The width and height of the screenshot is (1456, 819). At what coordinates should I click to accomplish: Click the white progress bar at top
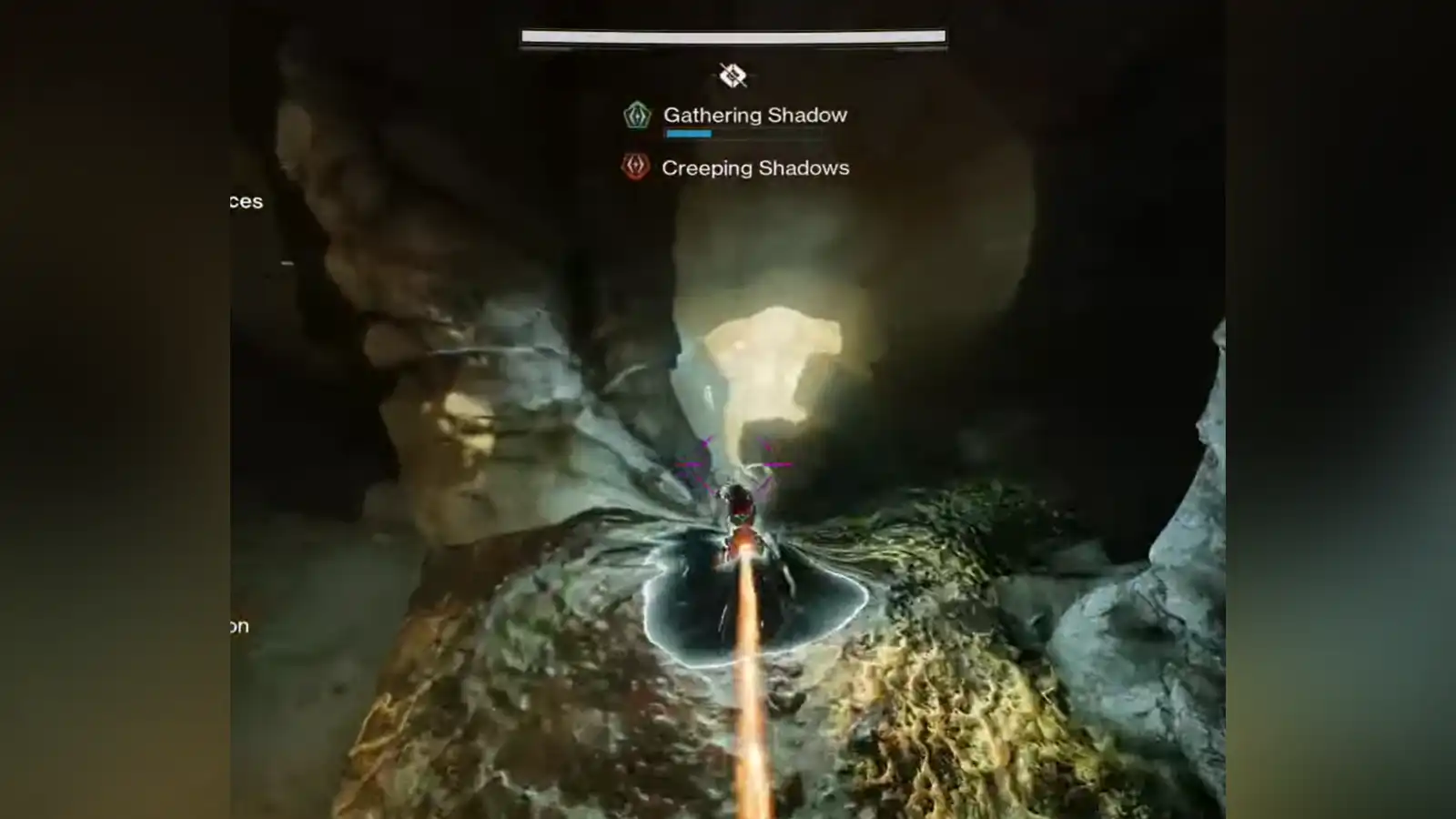(x=732, y=35)
